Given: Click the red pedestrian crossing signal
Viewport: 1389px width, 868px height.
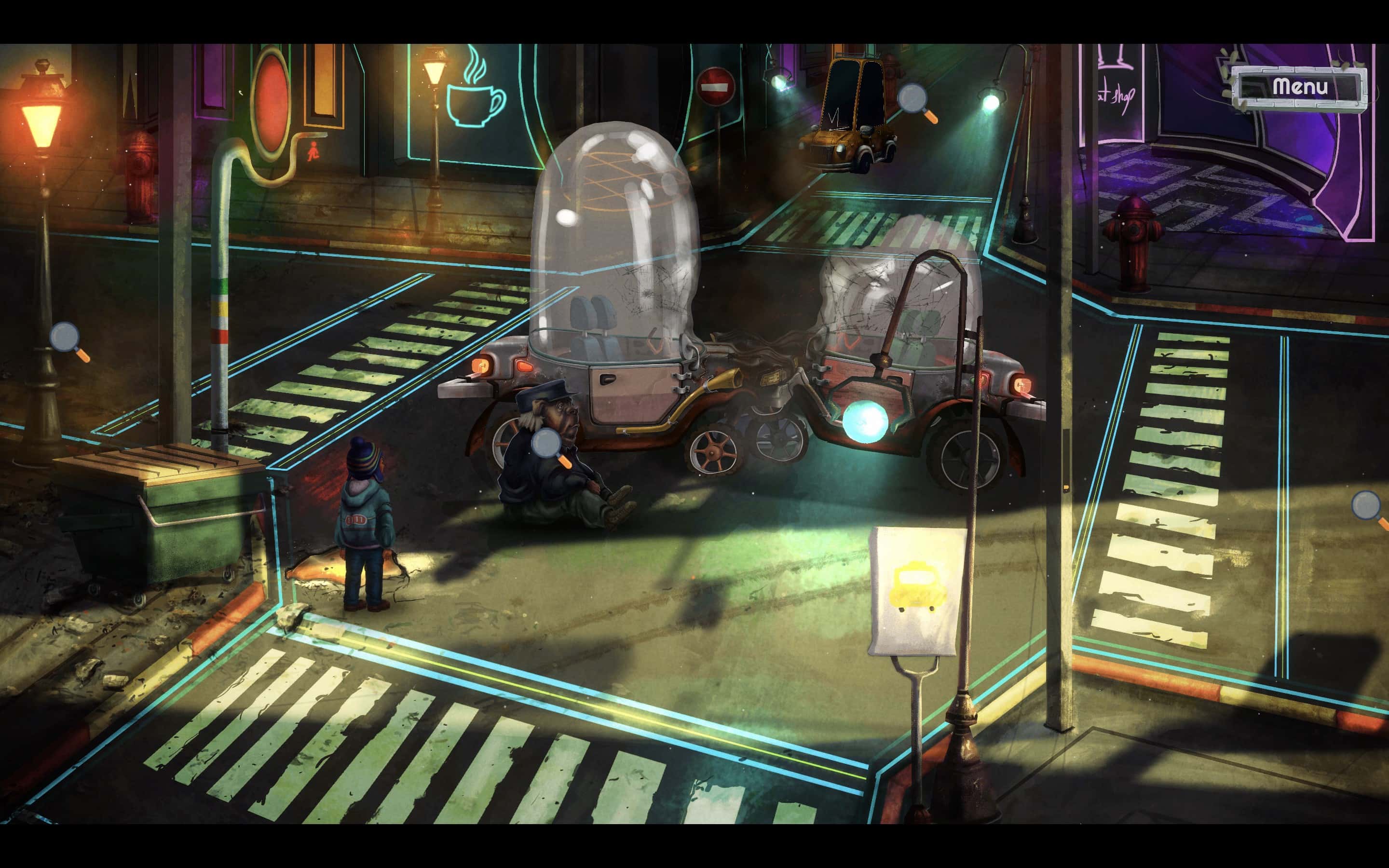Looking at the screenshot, I should 313,152.
